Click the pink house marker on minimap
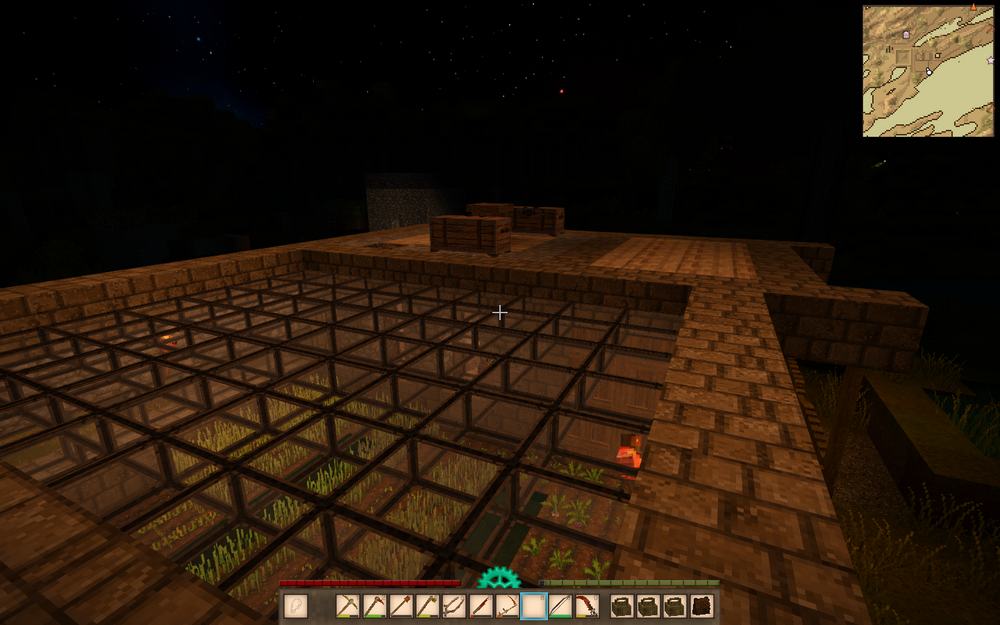This screenshot has width=1000, height=625. (x=906, y=33)
